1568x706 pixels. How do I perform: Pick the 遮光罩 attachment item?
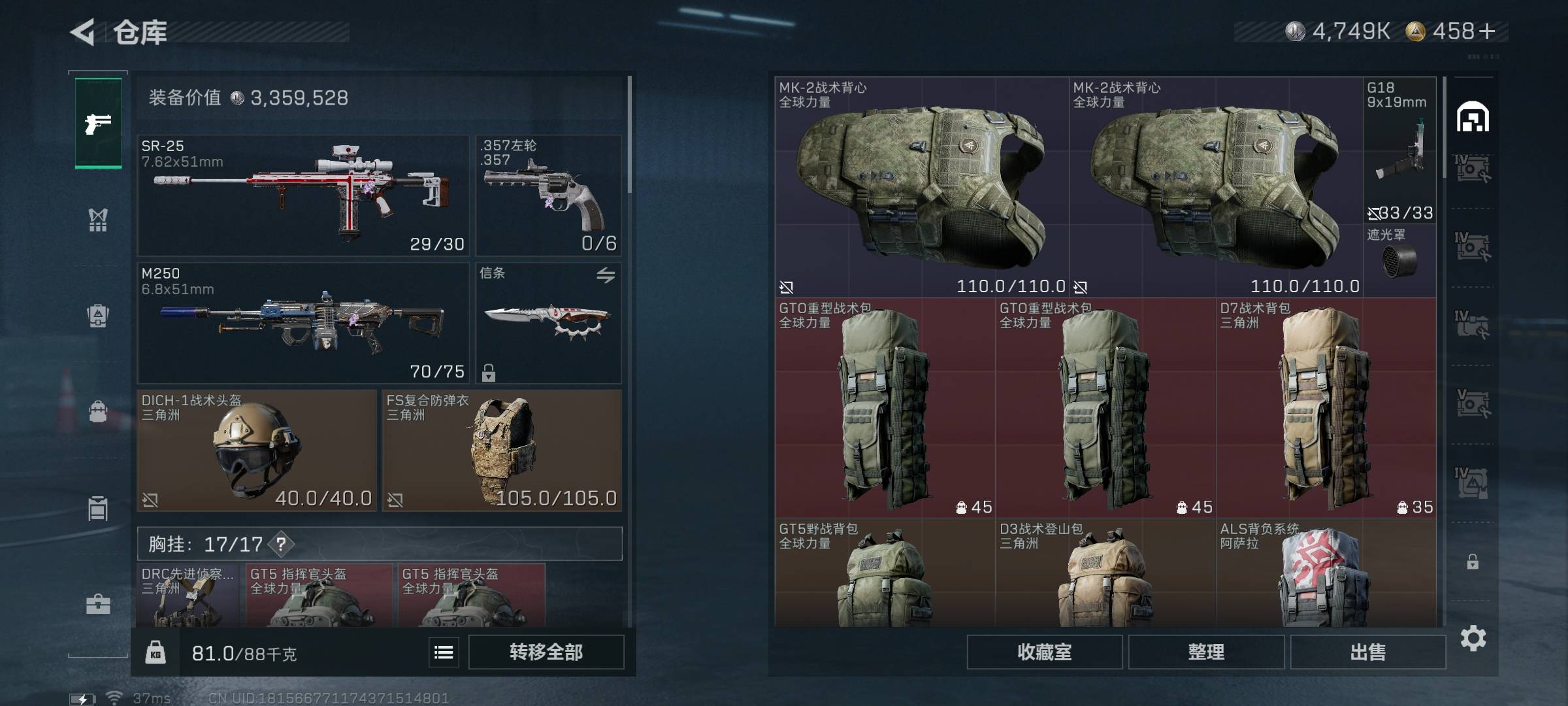point(1399,260)
